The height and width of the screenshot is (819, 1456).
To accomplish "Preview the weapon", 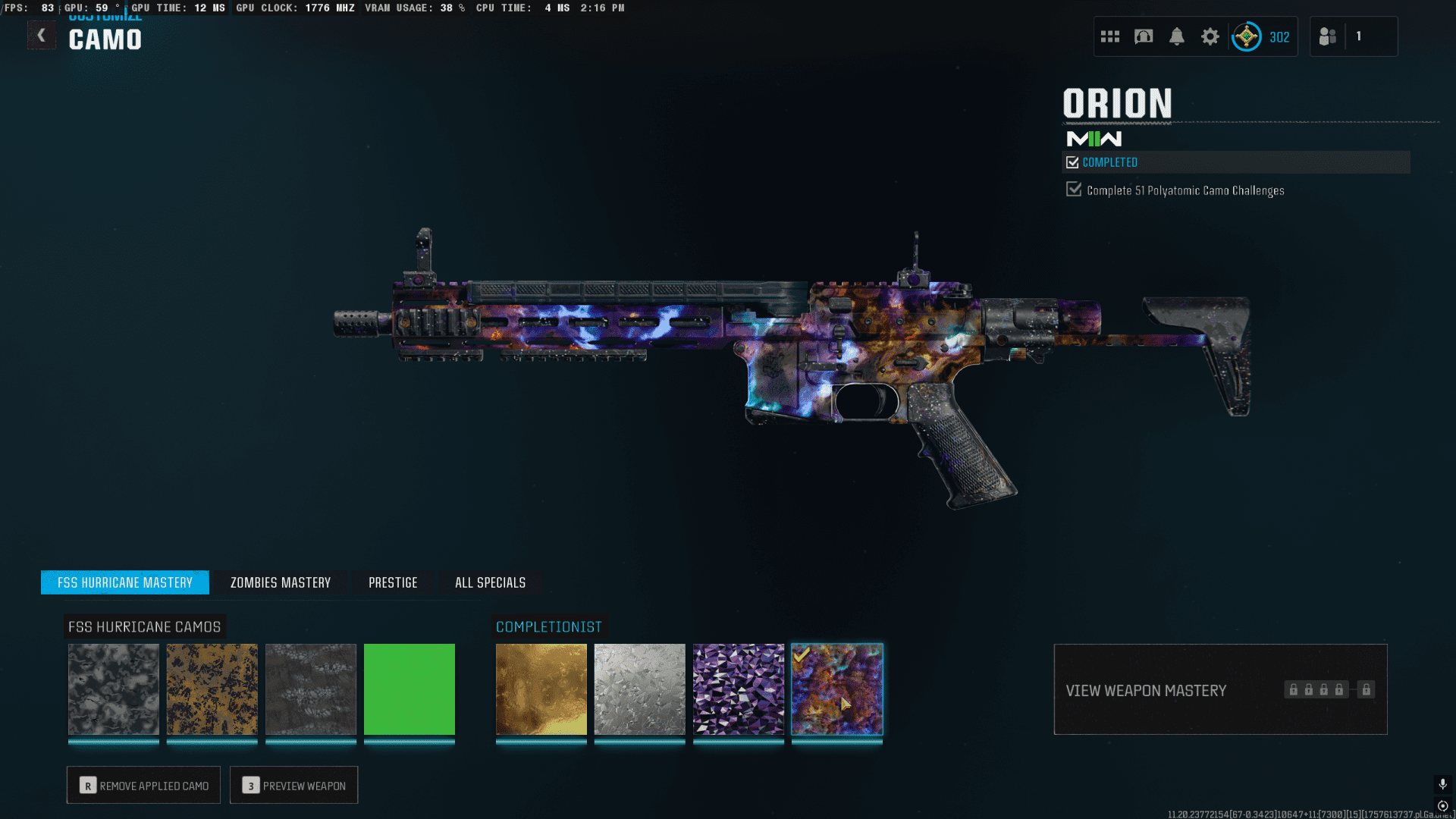I will click(294, 786).
